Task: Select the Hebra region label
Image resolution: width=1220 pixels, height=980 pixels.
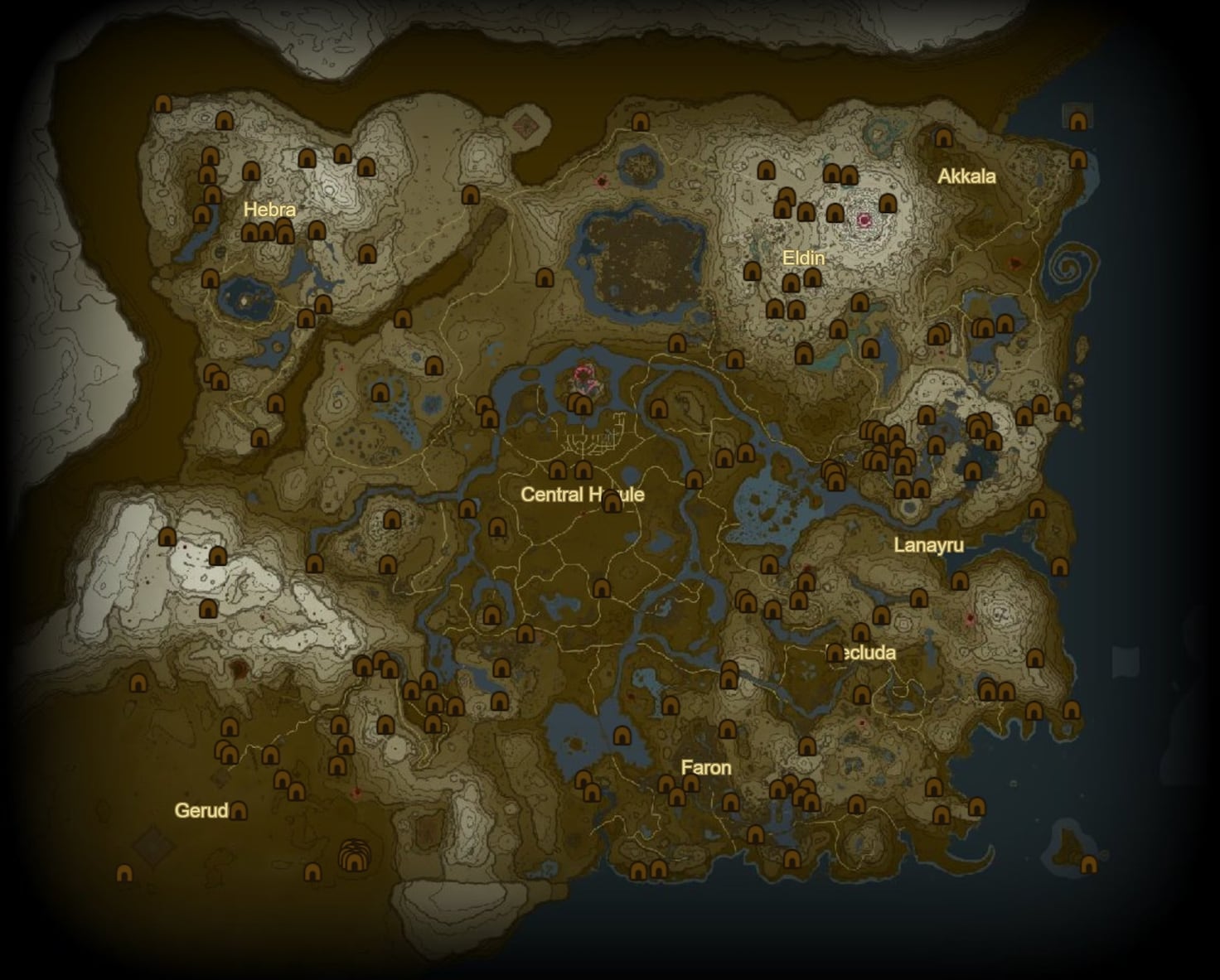Action: [269, 210]
